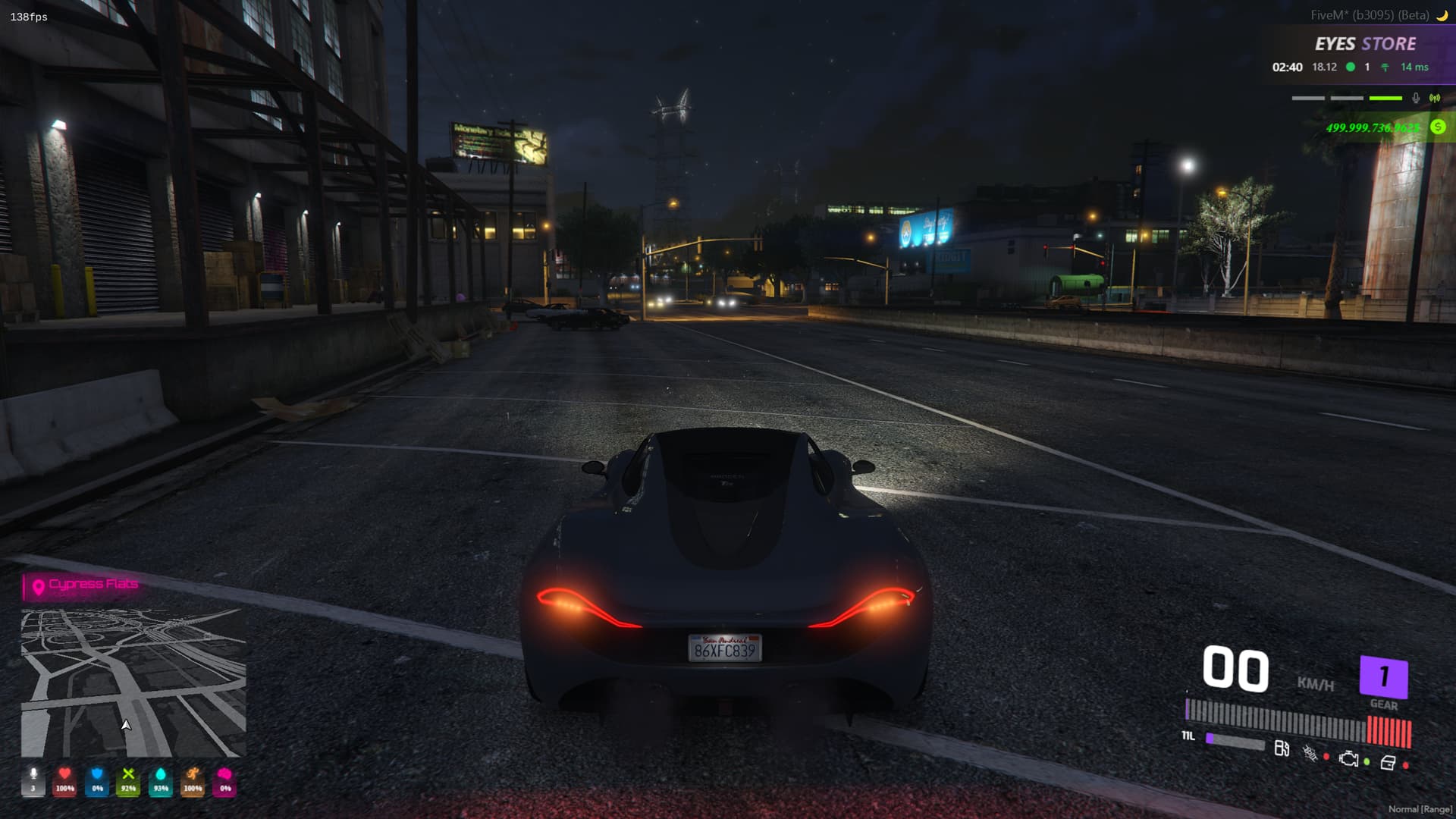Click the radio broadcast icon top-right

tap(1433, 97)
